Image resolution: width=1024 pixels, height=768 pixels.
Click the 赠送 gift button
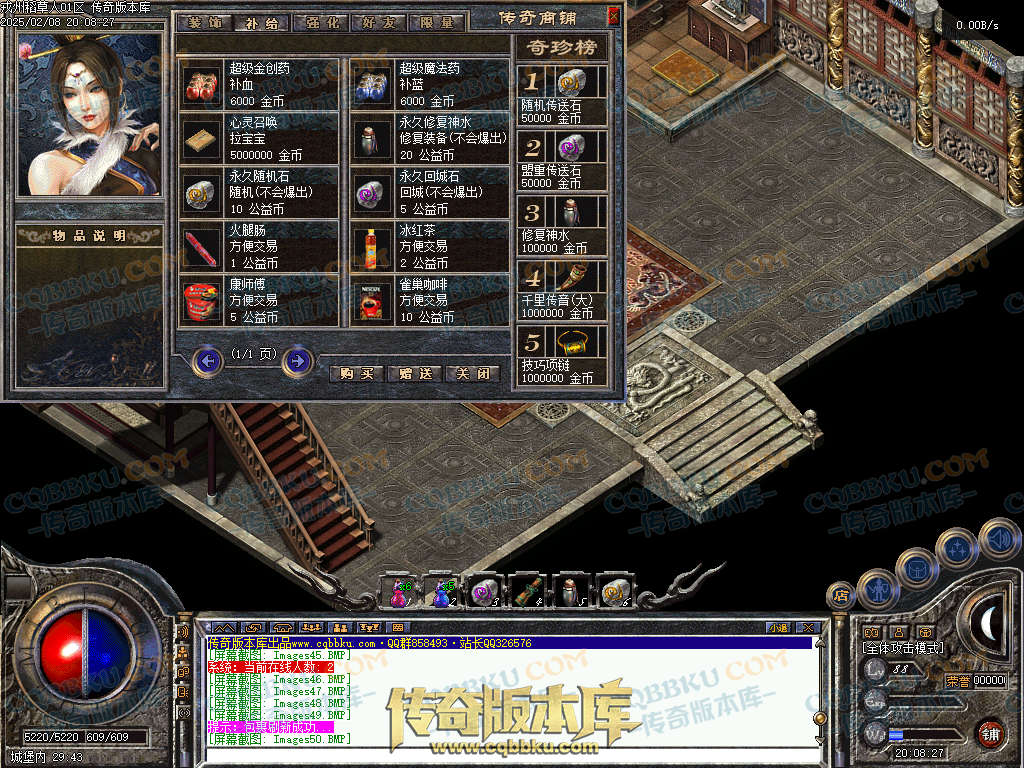tap(414, 374)
